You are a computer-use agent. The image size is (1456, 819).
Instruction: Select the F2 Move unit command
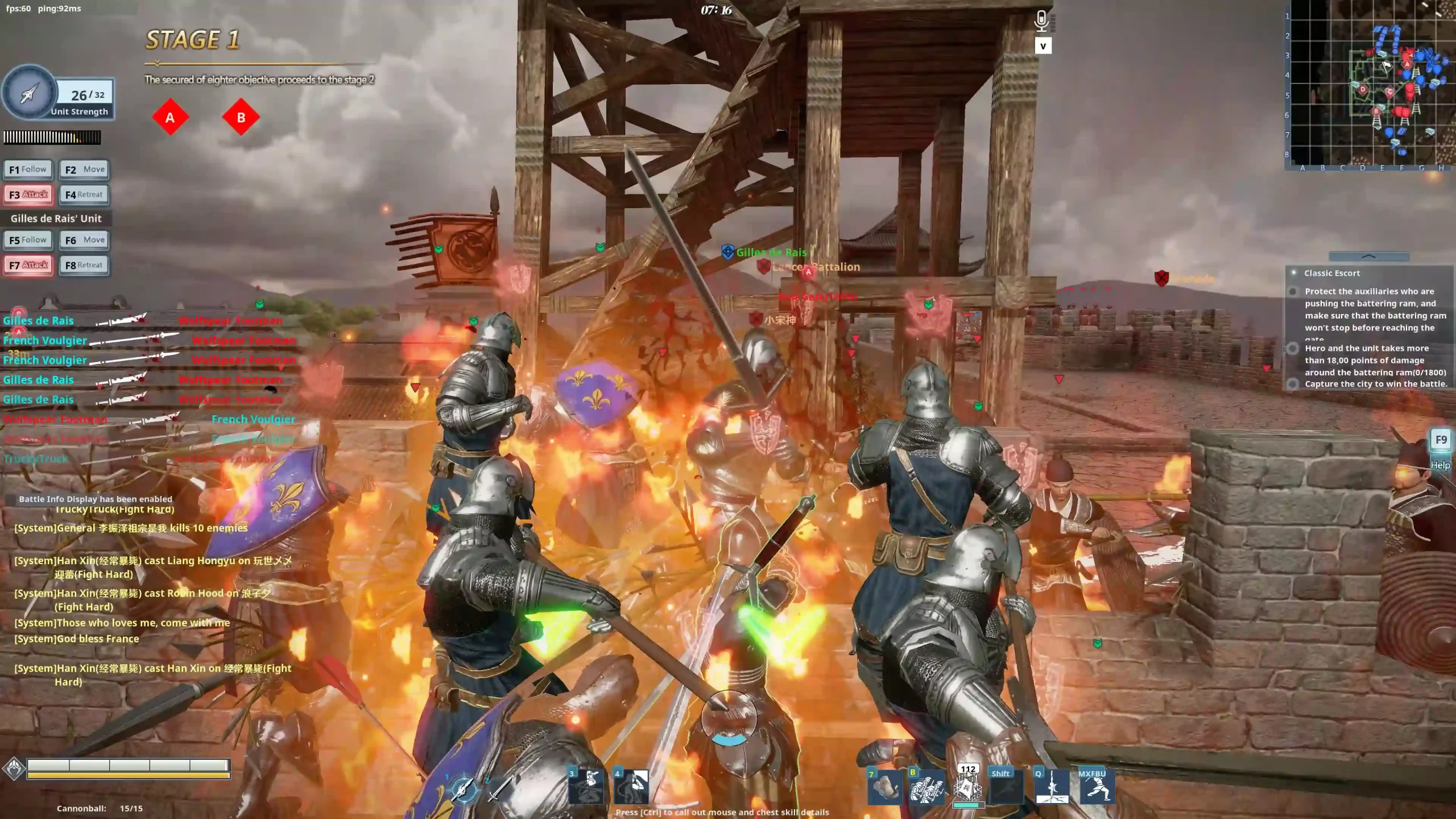click(x=84, y=169)
